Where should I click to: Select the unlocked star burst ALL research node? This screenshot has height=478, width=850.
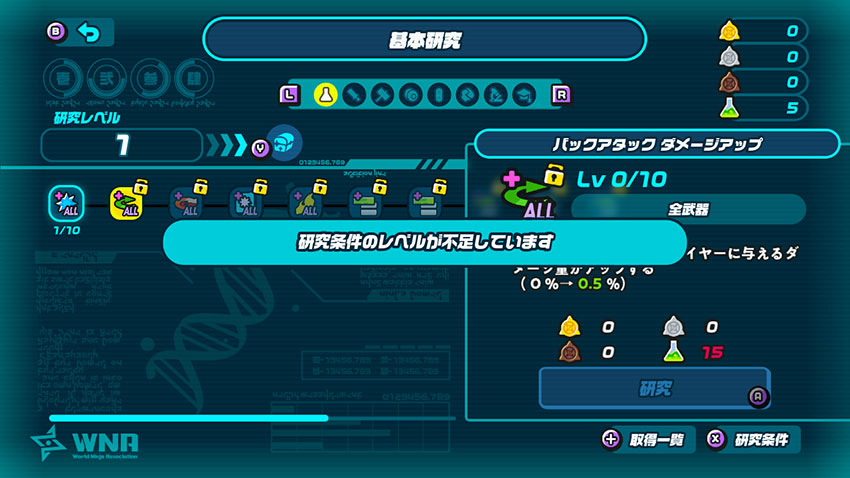click(x=64, y=203)
